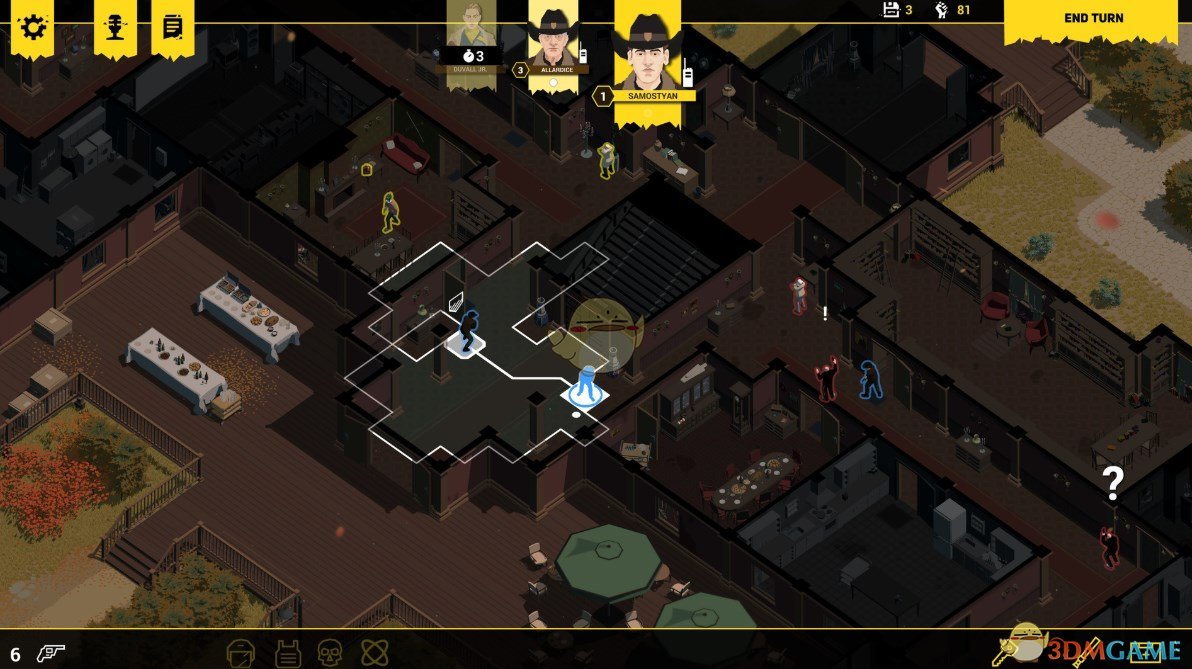End the current turn
The width and height of the screenshot is (1192, 669).
(x=1093, y=18)
